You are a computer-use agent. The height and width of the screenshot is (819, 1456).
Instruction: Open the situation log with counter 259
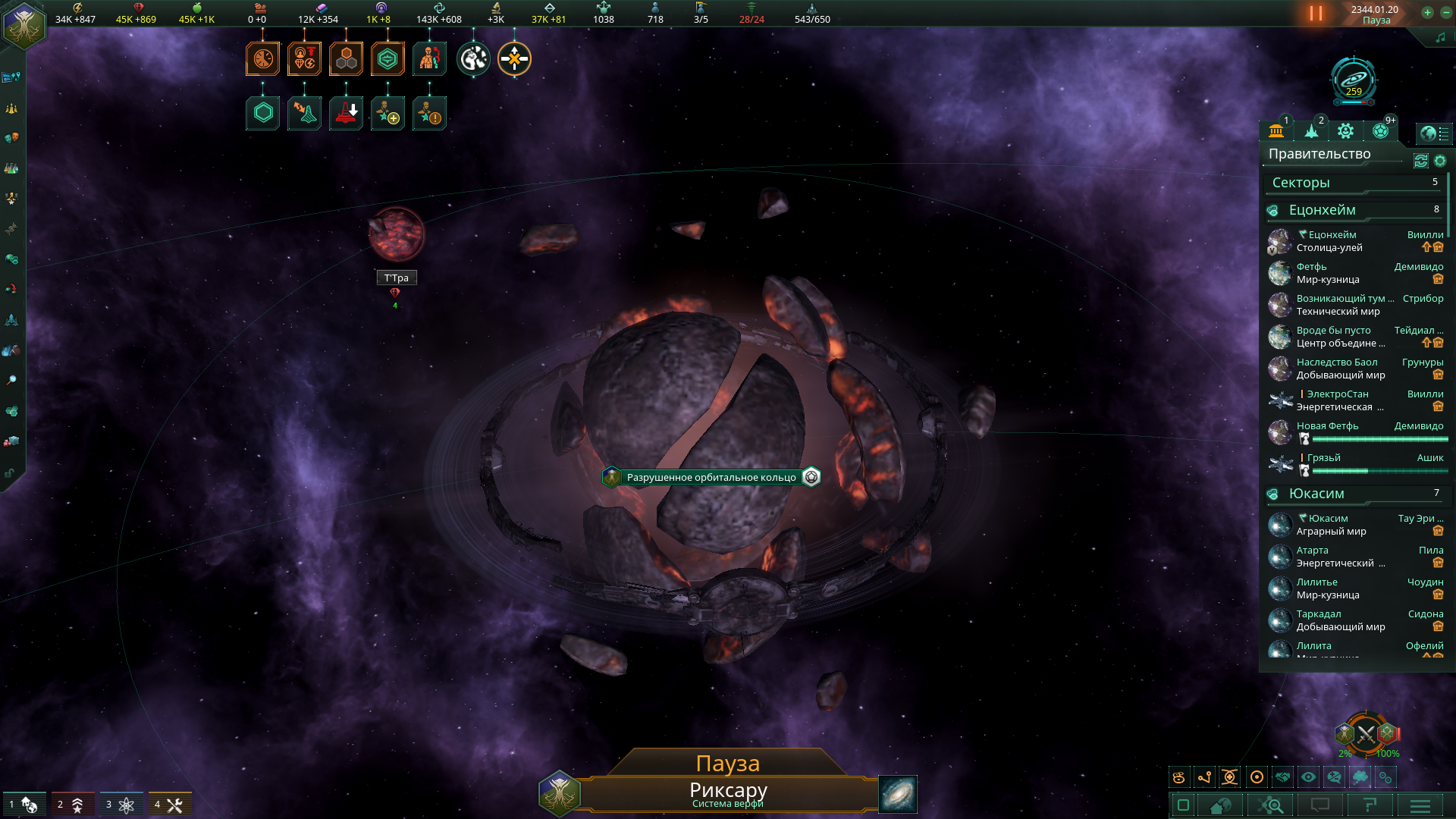[x=1354, y=80]
